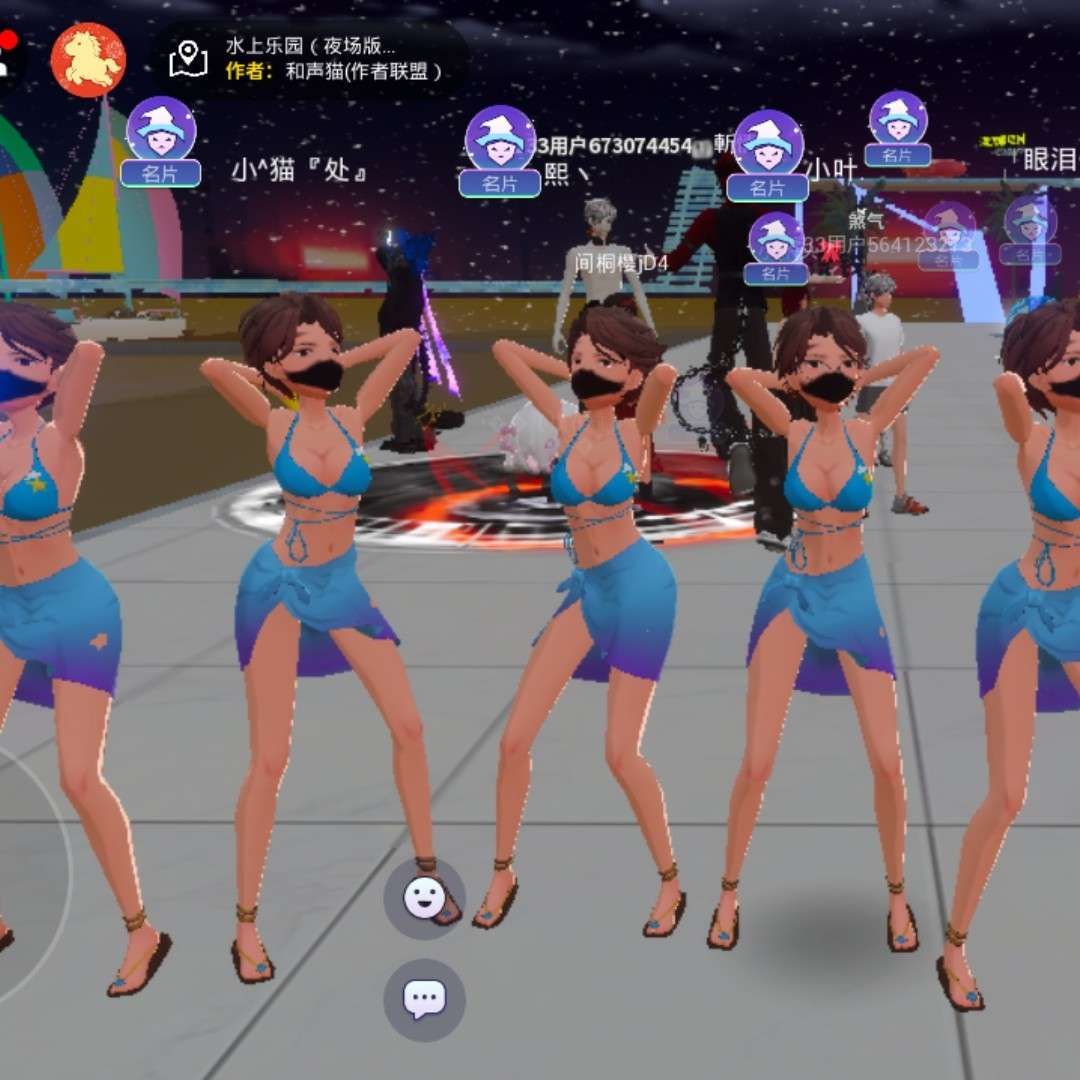1080x1080 pixels.
Task: Show the 名片 card next to 小叶
Action: [x=767, y=187]
